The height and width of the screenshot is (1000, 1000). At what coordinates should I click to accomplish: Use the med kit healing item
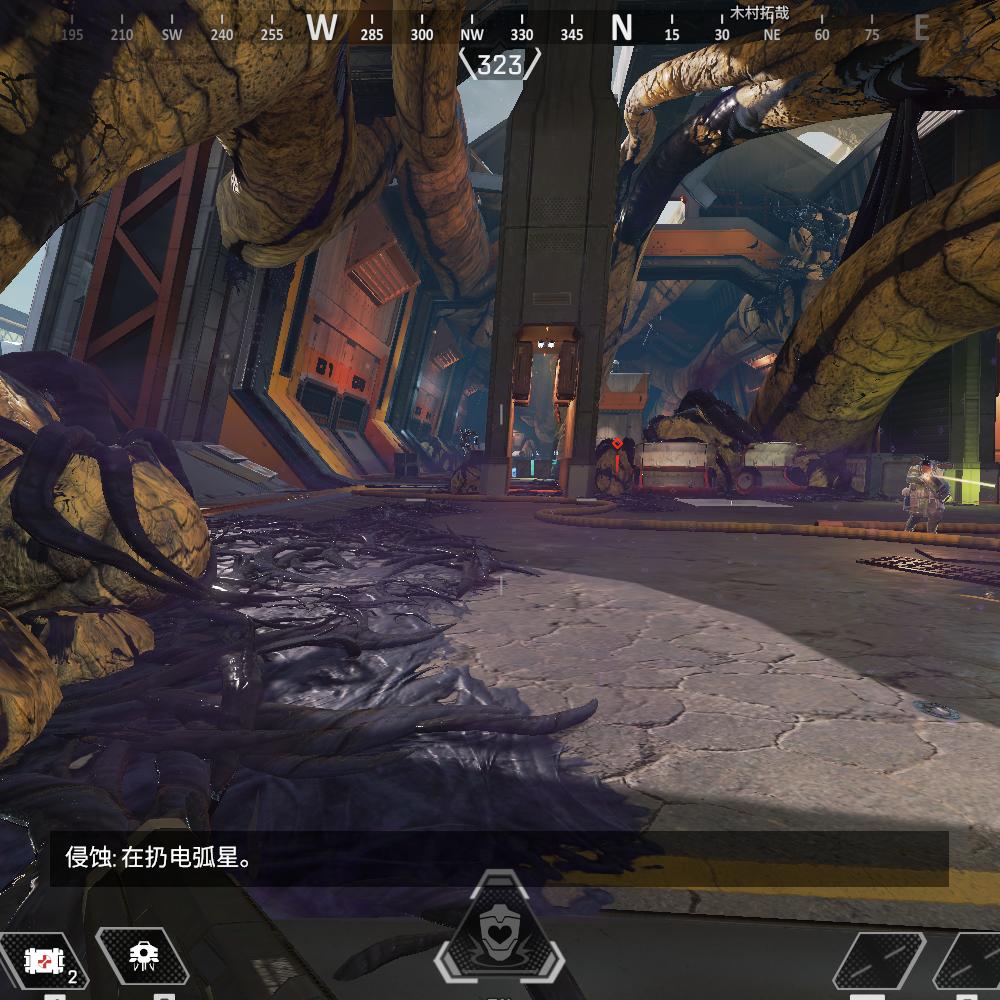[42, 963]
